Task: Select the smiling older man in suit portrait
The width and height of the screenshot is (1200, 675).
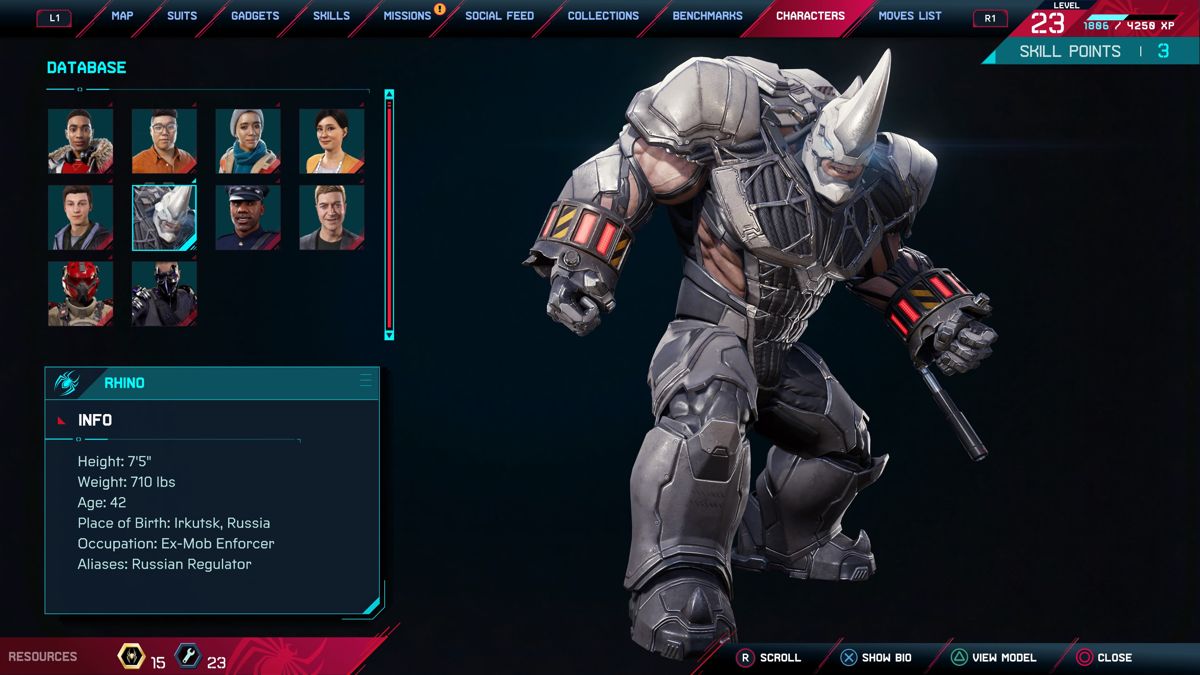Action: pos(332,217)
